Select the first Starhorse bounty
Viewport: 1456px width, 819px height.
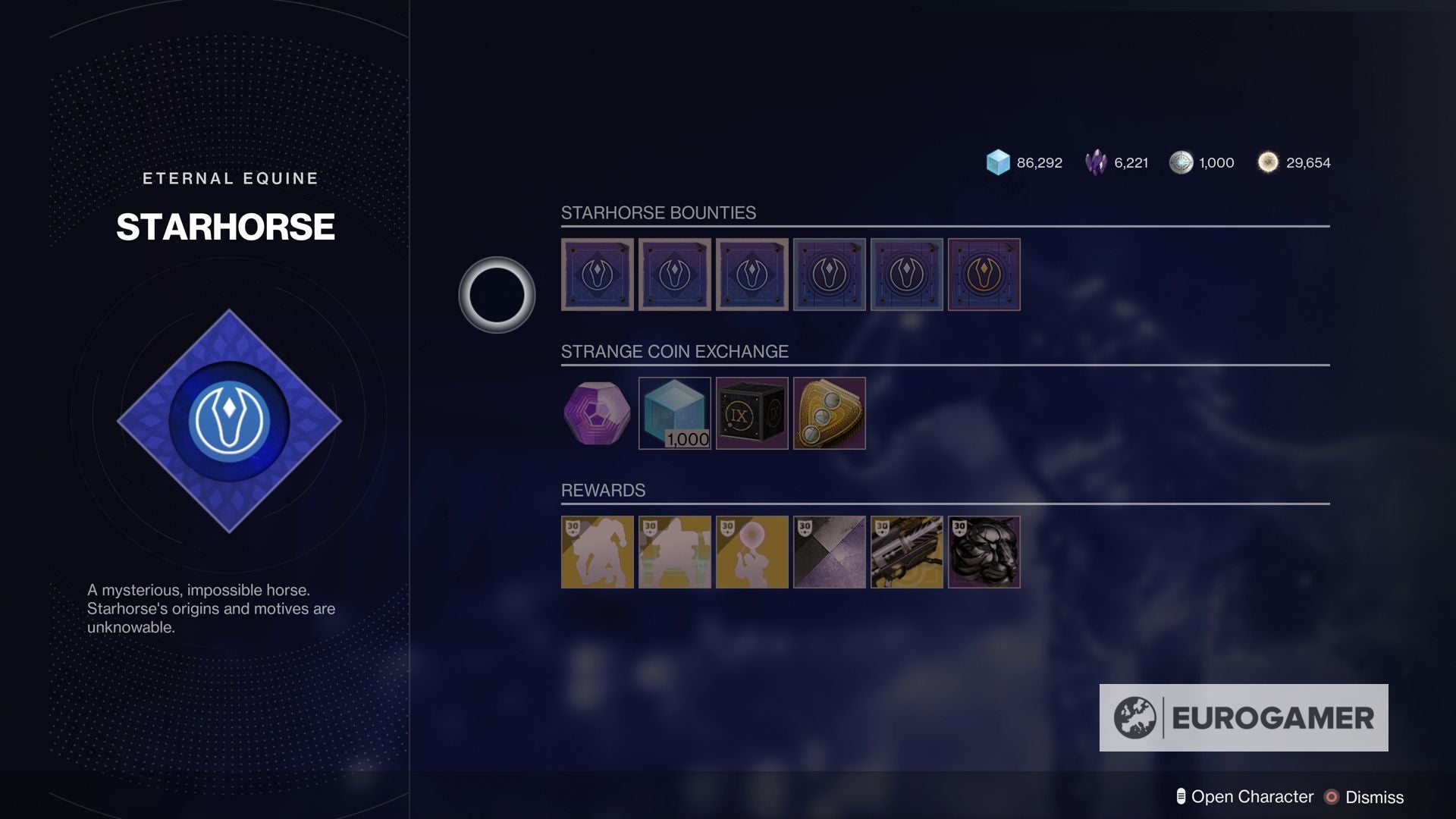coord(597,275)
